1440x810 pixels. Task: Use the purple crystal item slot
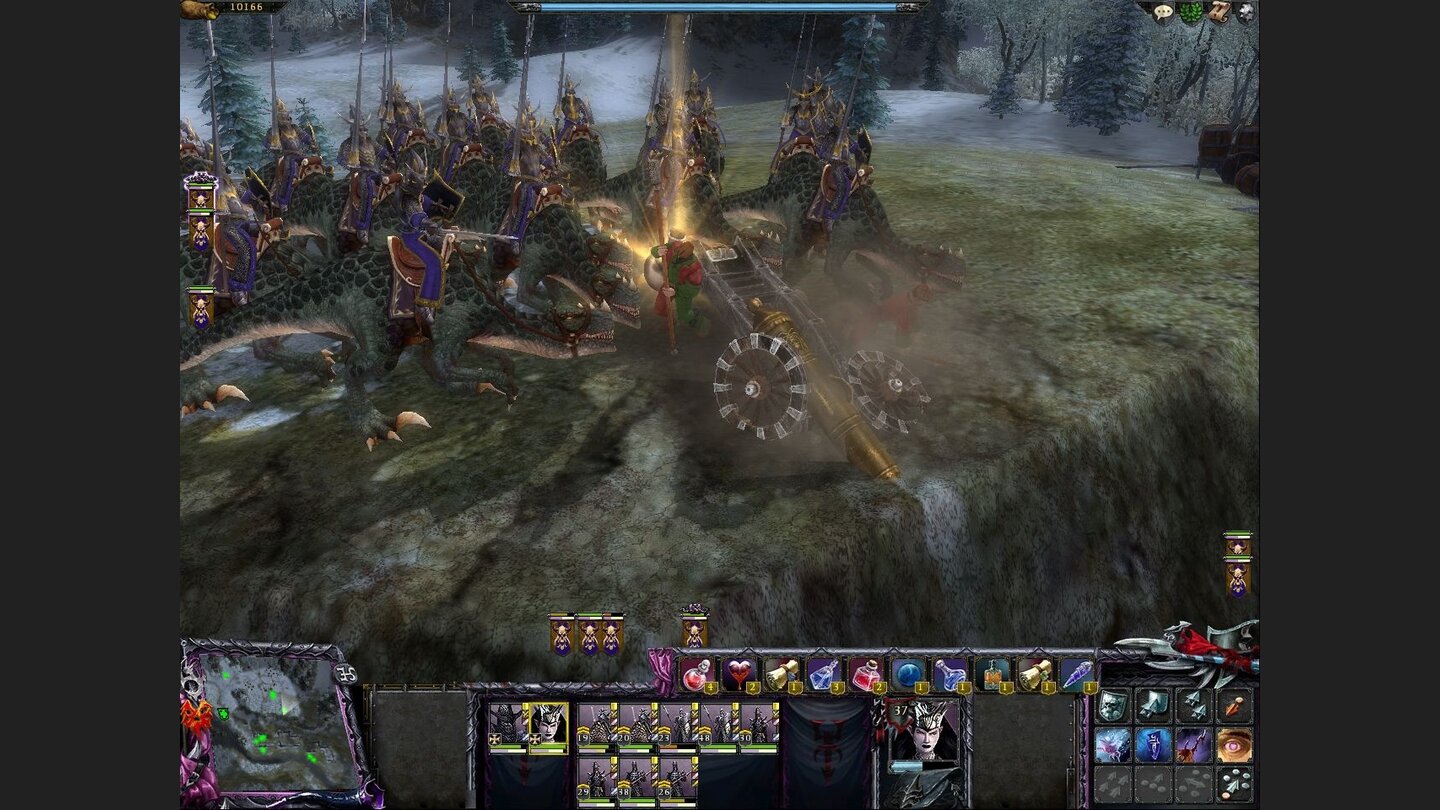(1081, 674)
